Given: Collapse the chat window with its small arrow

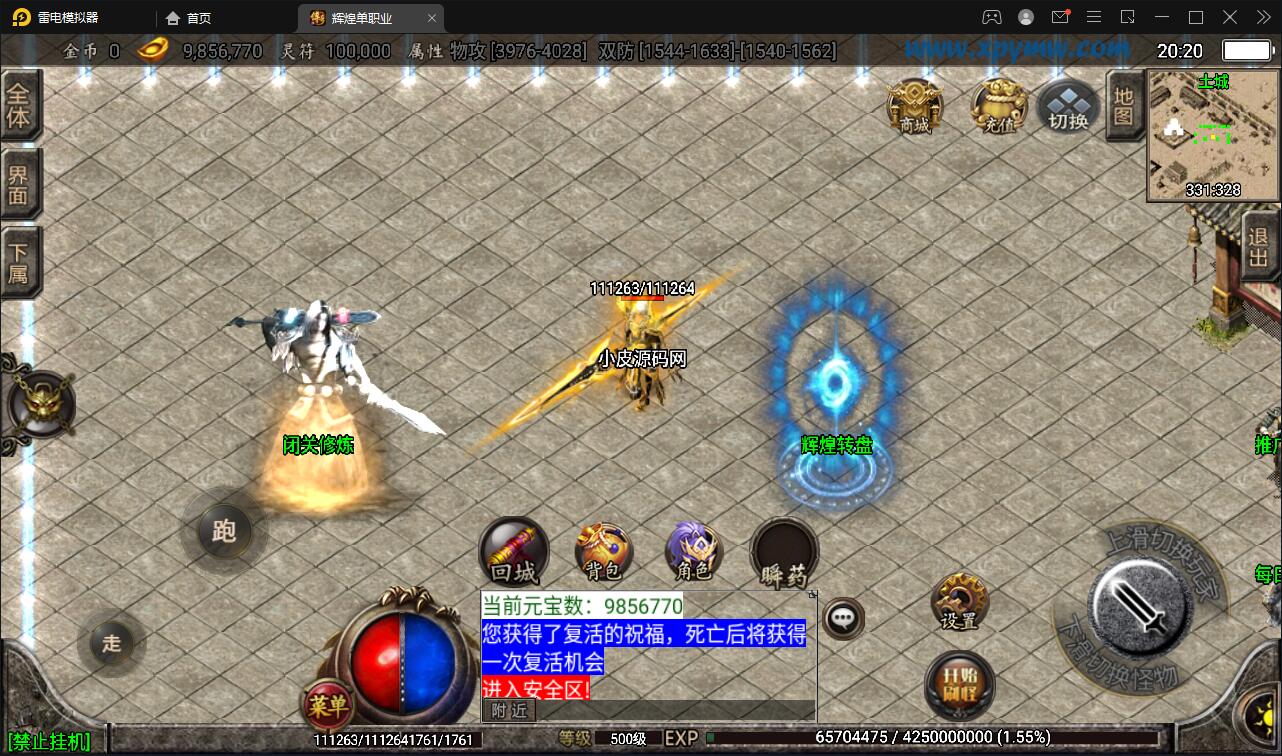Looking at the screenshot, I should (x=812, y=593).
